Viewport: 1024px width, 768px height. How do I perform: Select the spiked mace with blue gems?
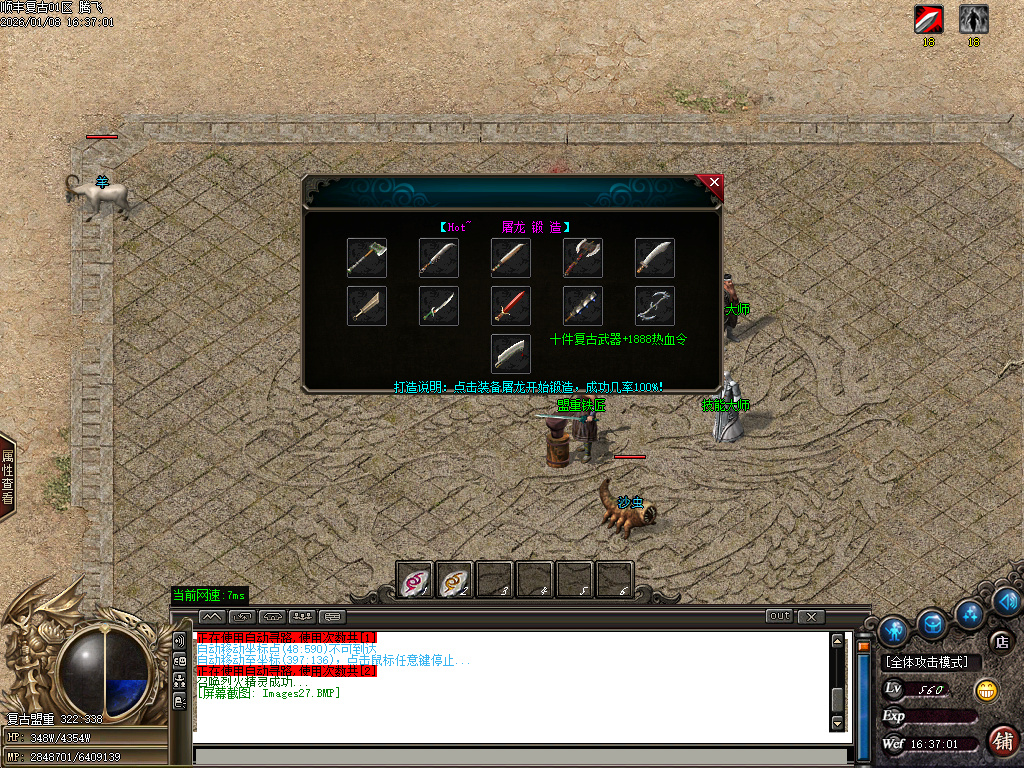click(583, 306)
